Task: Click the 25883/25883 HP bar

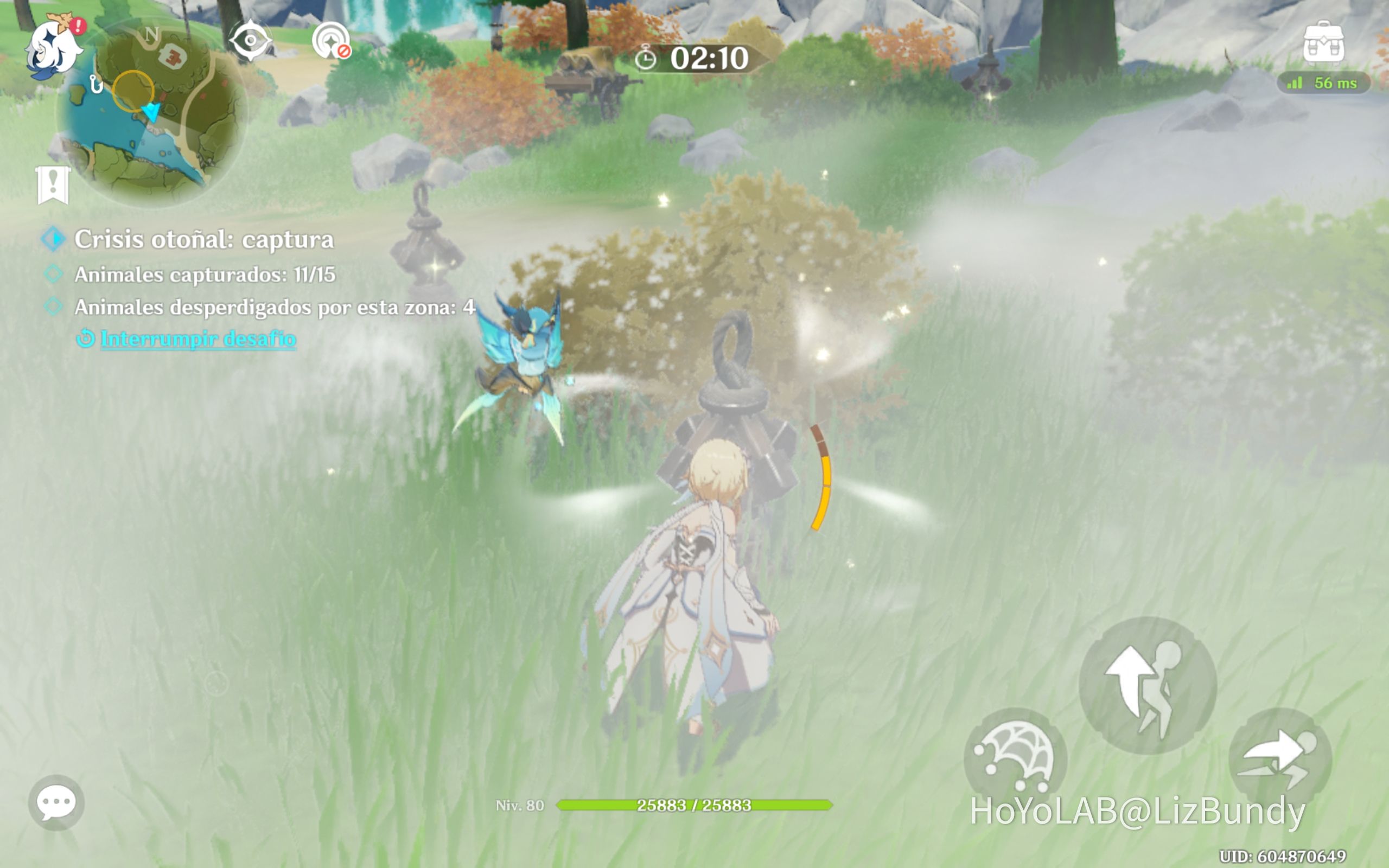Action: pyautogui.click(x=694, y=805)
